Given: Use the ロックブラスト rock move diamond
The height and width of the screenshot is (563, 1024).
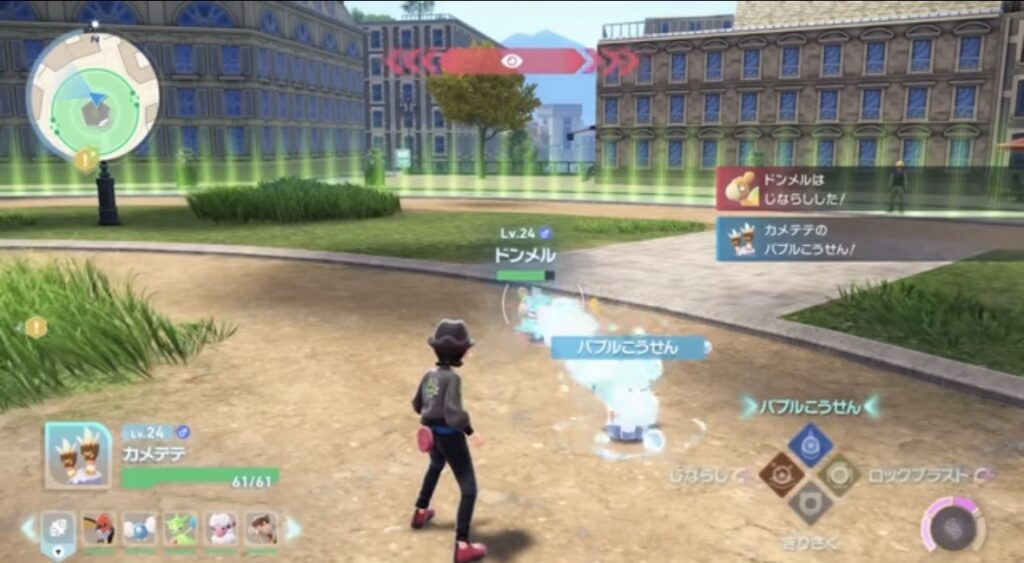Looking at the screenshot, I should pos(840,474).
